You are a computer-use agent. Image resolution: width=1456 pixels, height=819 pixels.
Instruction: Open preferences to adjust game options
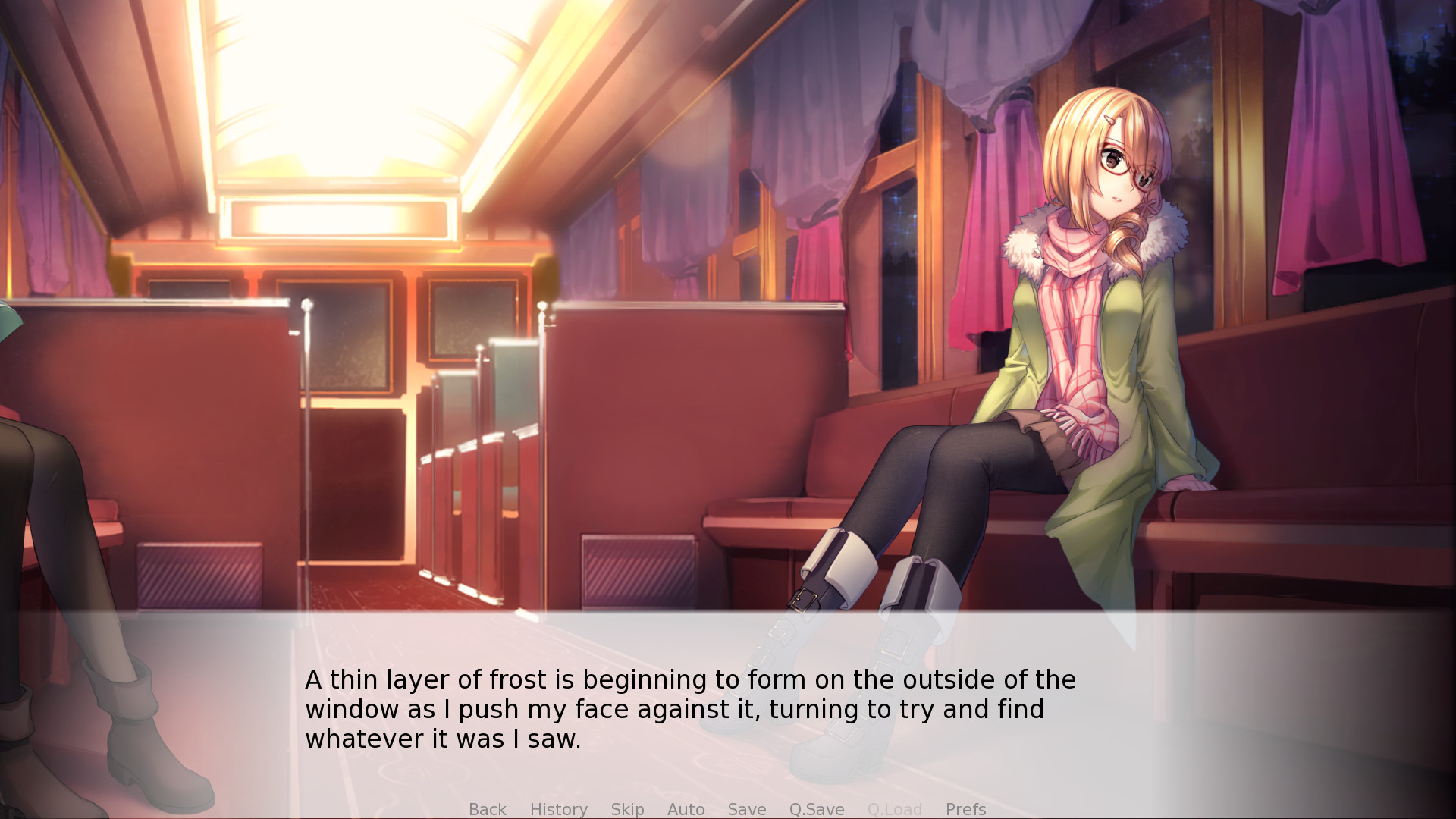[x=965, y=809]
